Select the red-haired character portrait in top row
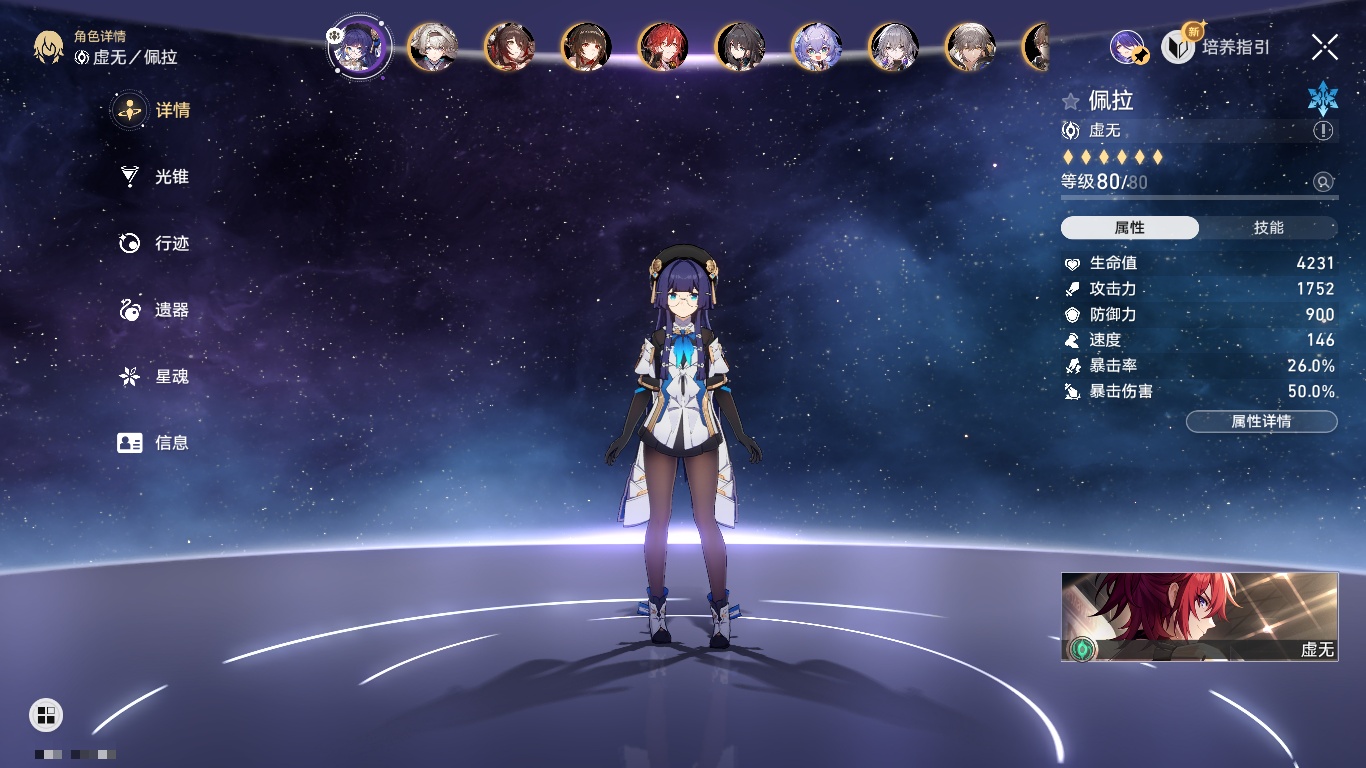The height and width of the screenshot is (768, 1366). tap(663, 46)
